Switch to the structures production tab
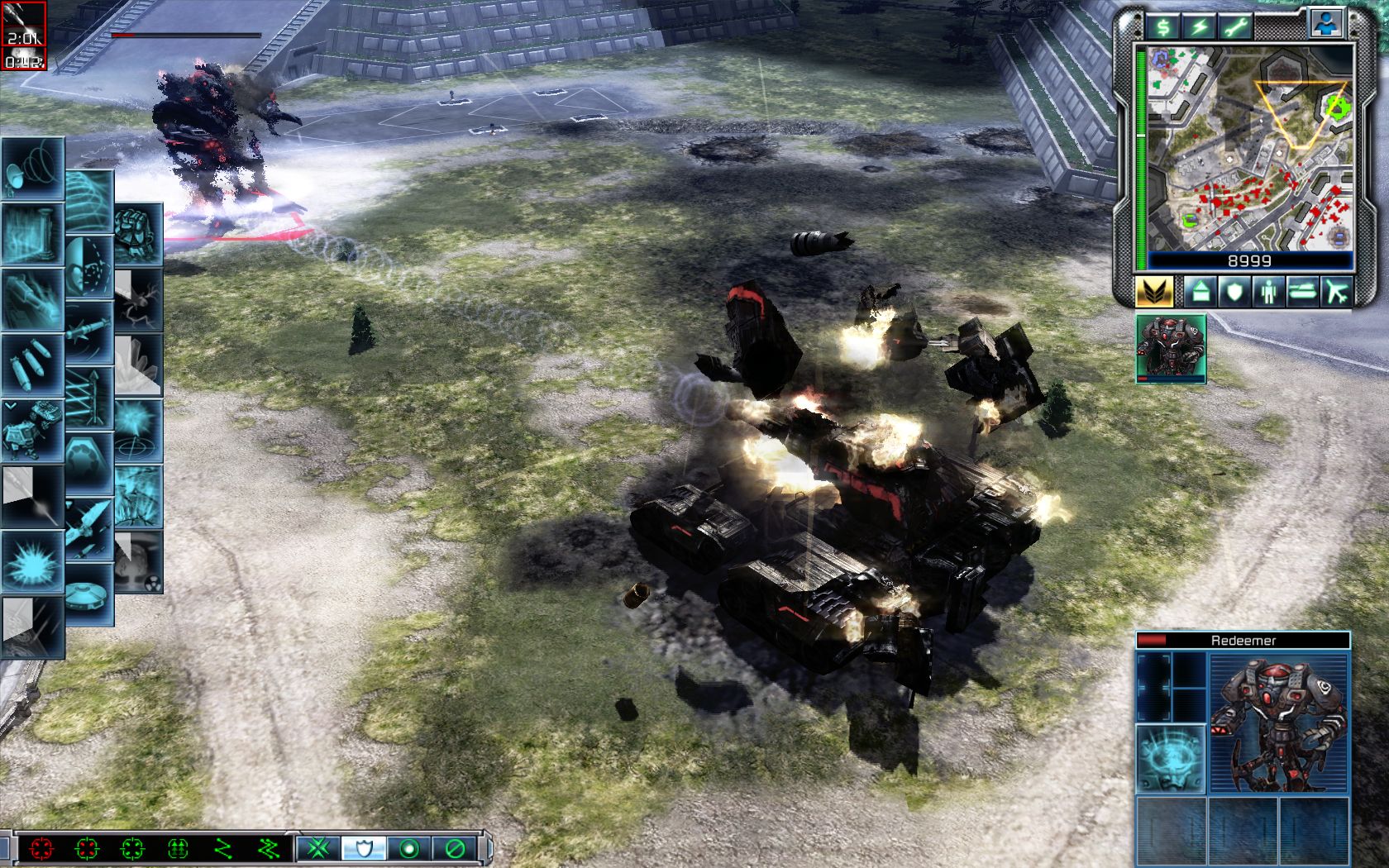Viewport: 1389px width, 868px height. [x=1201, y=292]
